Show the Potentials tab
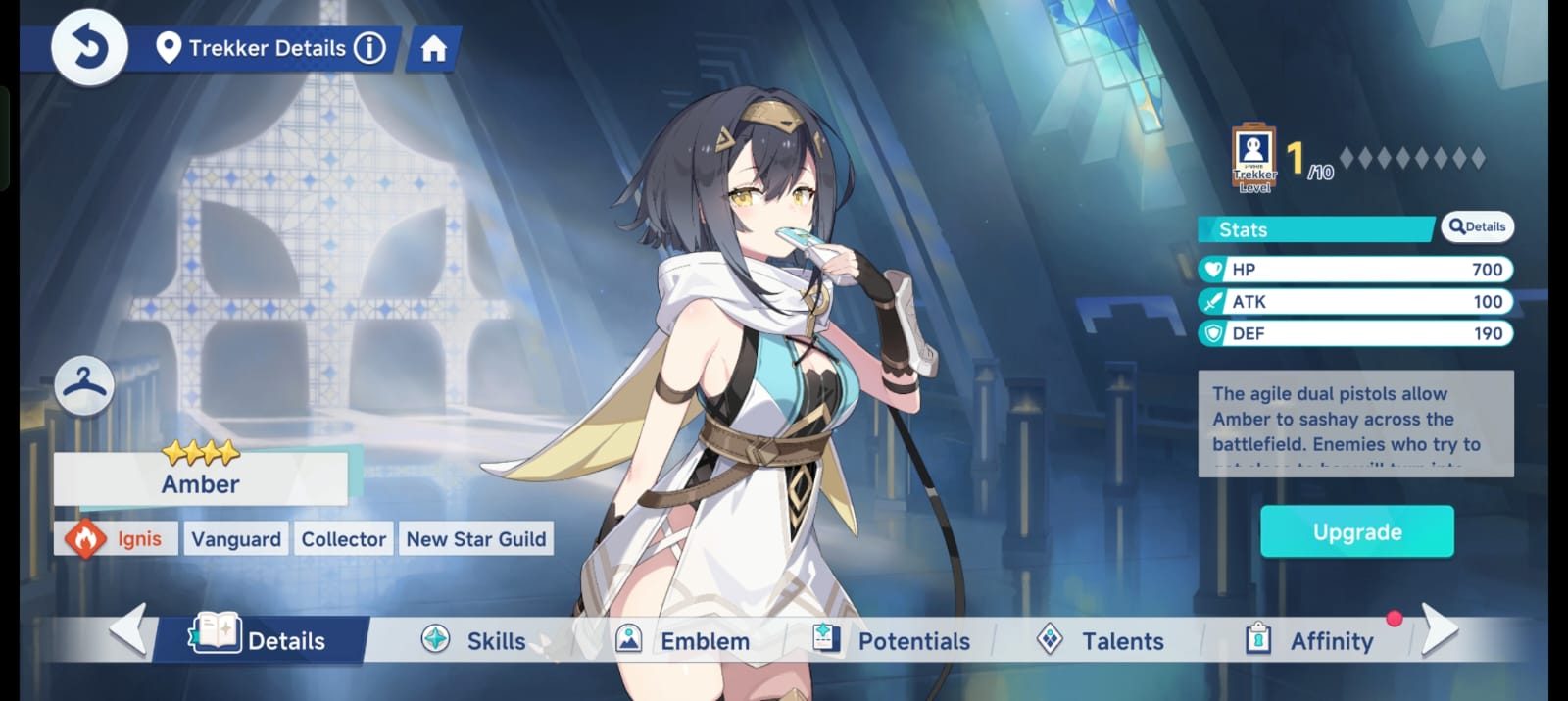The image size is (1568, 701). [893, 641]
